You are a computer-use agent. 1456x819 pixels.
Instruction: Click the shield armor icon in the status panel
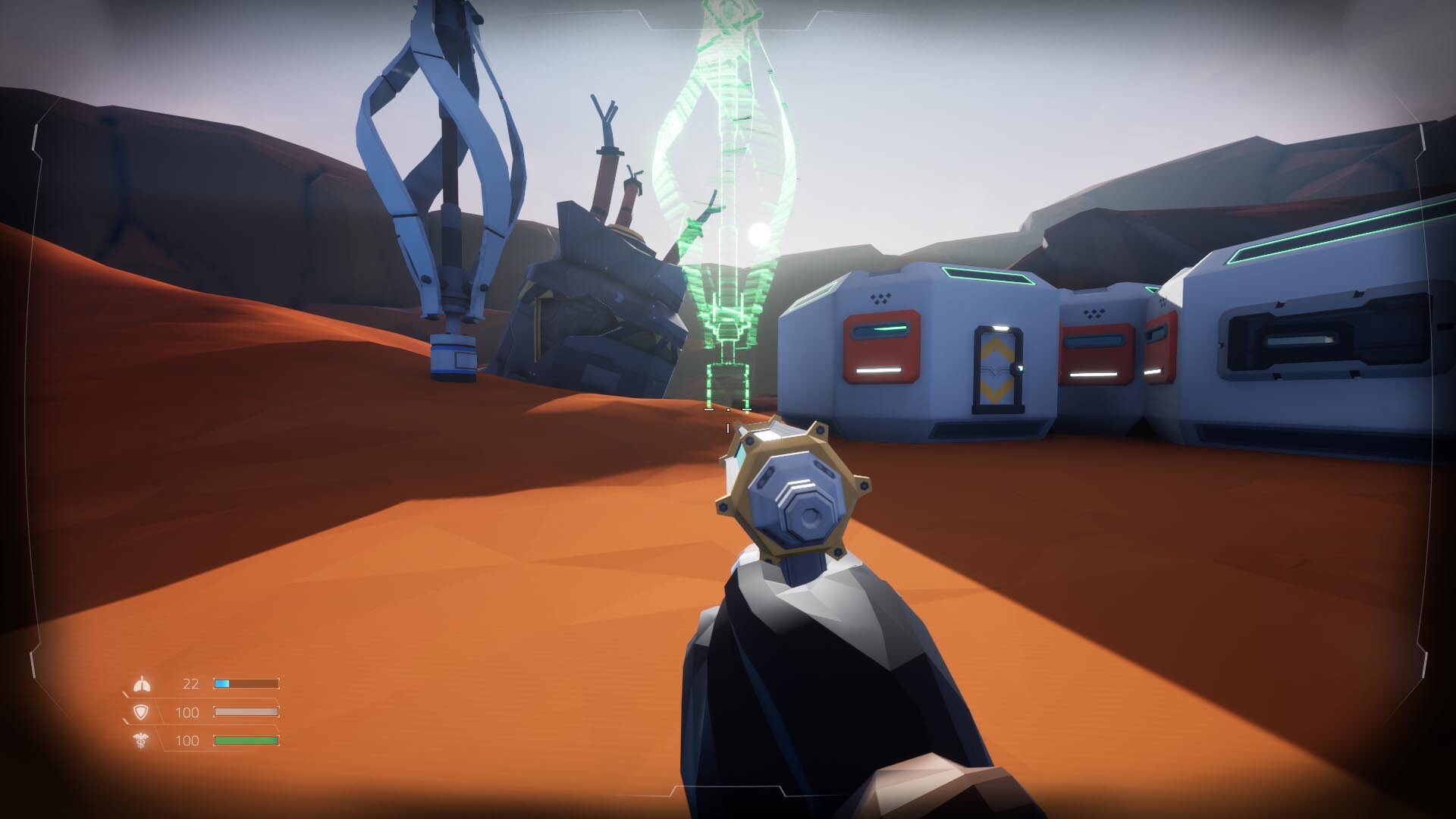[143, 711]
